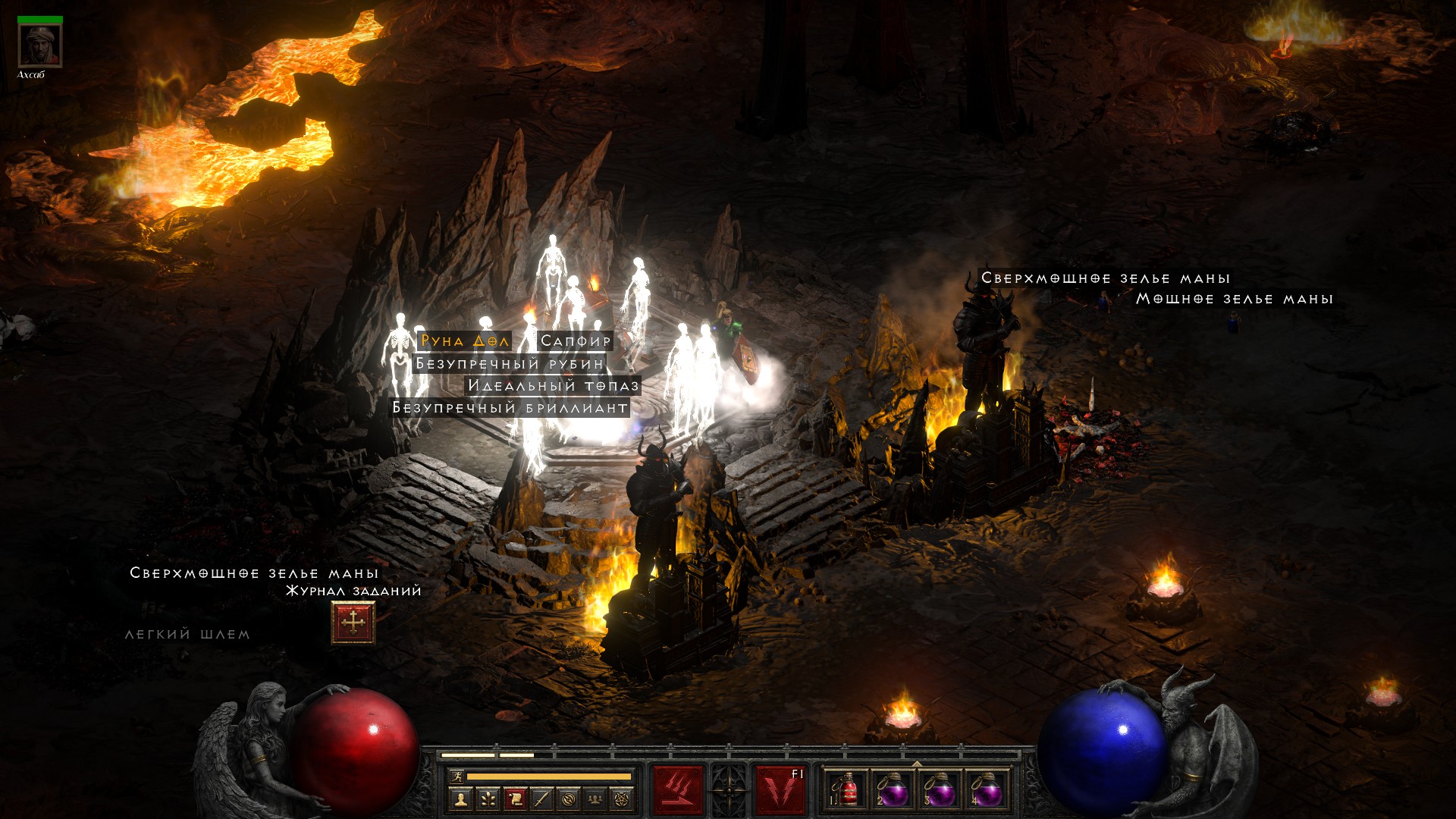Open the skill tree button
Screen dimensions: 1456x819
coord(488,799)
